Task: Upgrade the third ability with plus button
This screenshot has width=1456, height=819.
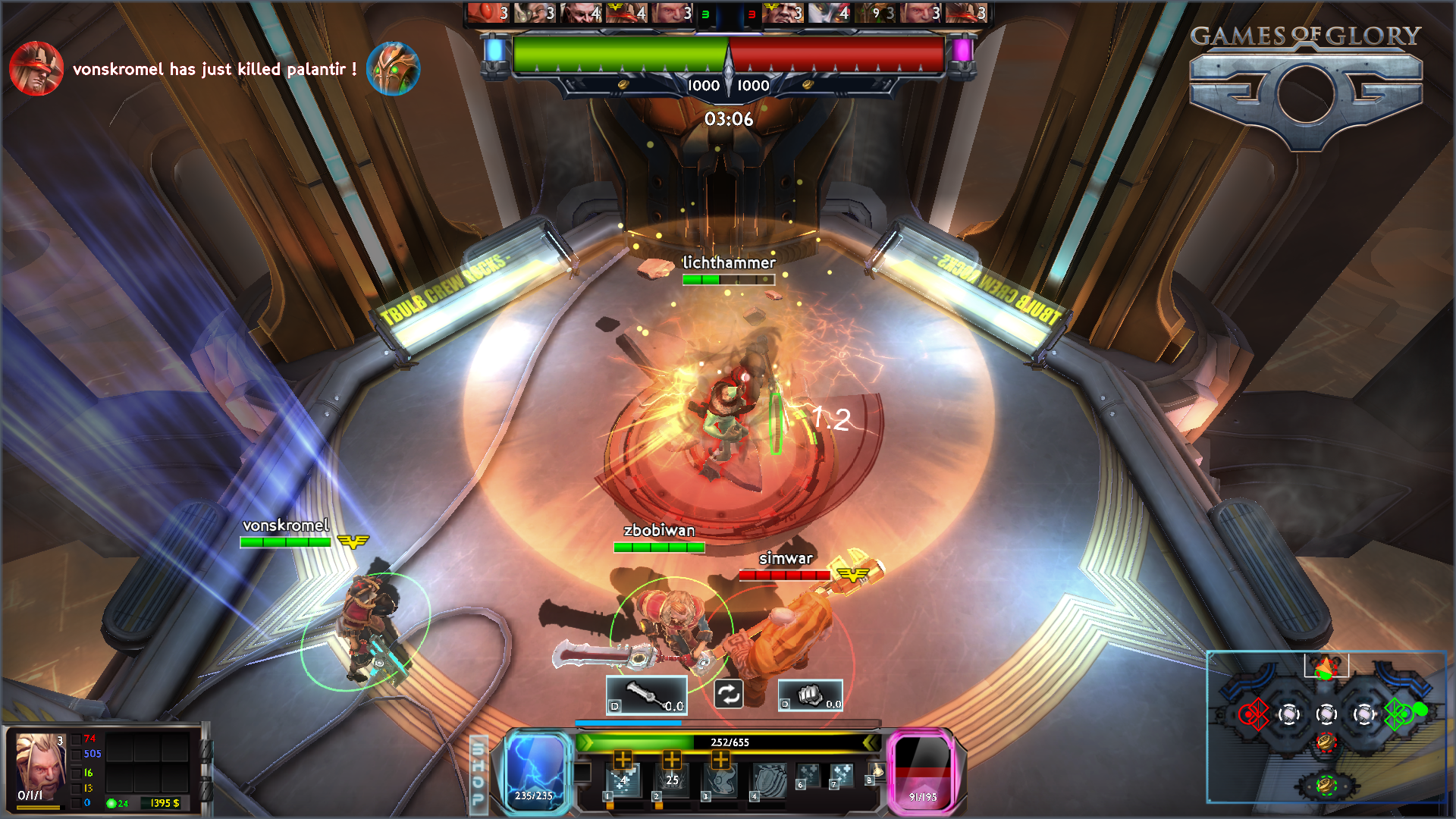Action: (x=720, y=758)
